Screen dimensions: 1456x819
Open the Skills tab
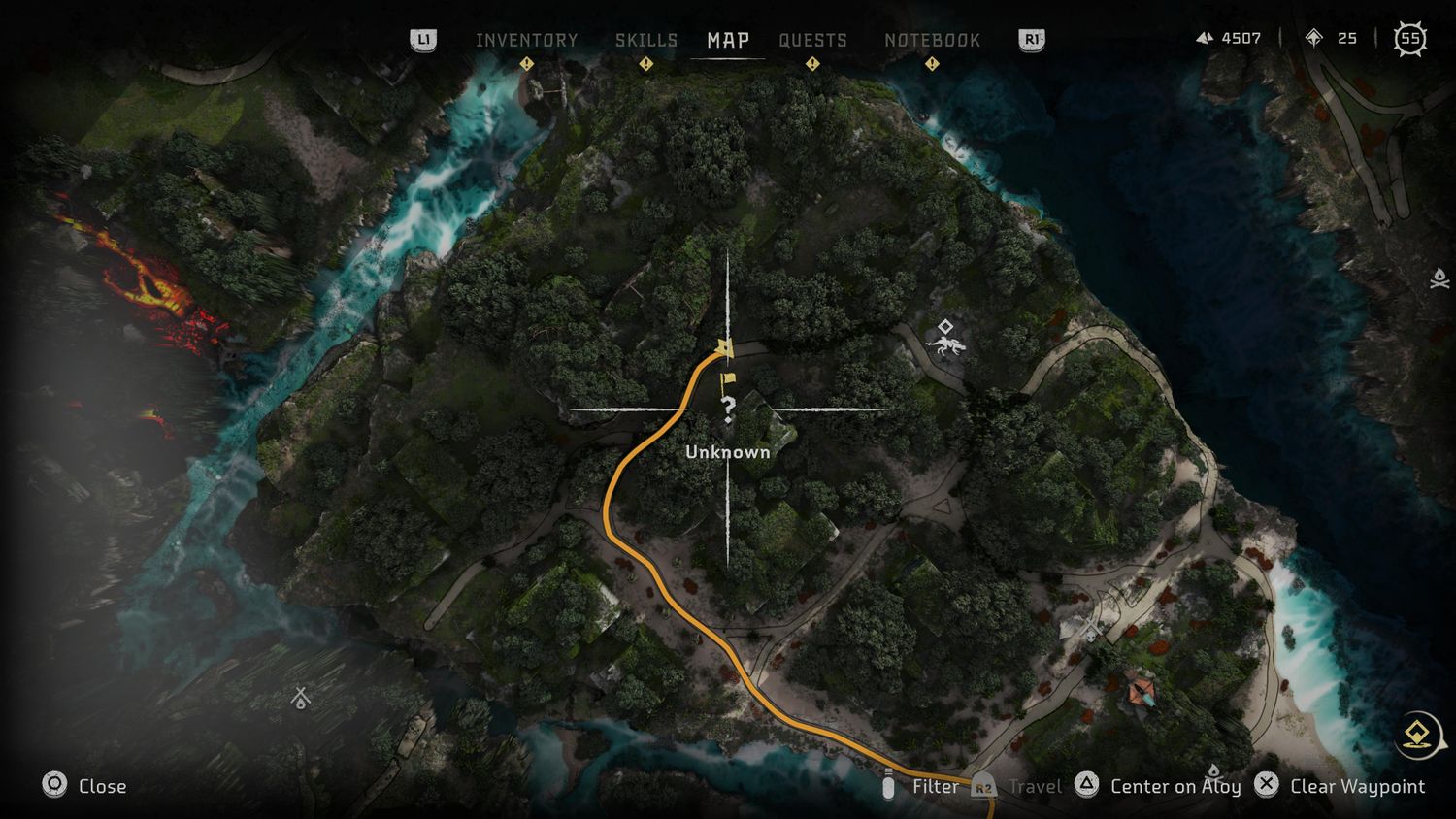tap(645, 40)
